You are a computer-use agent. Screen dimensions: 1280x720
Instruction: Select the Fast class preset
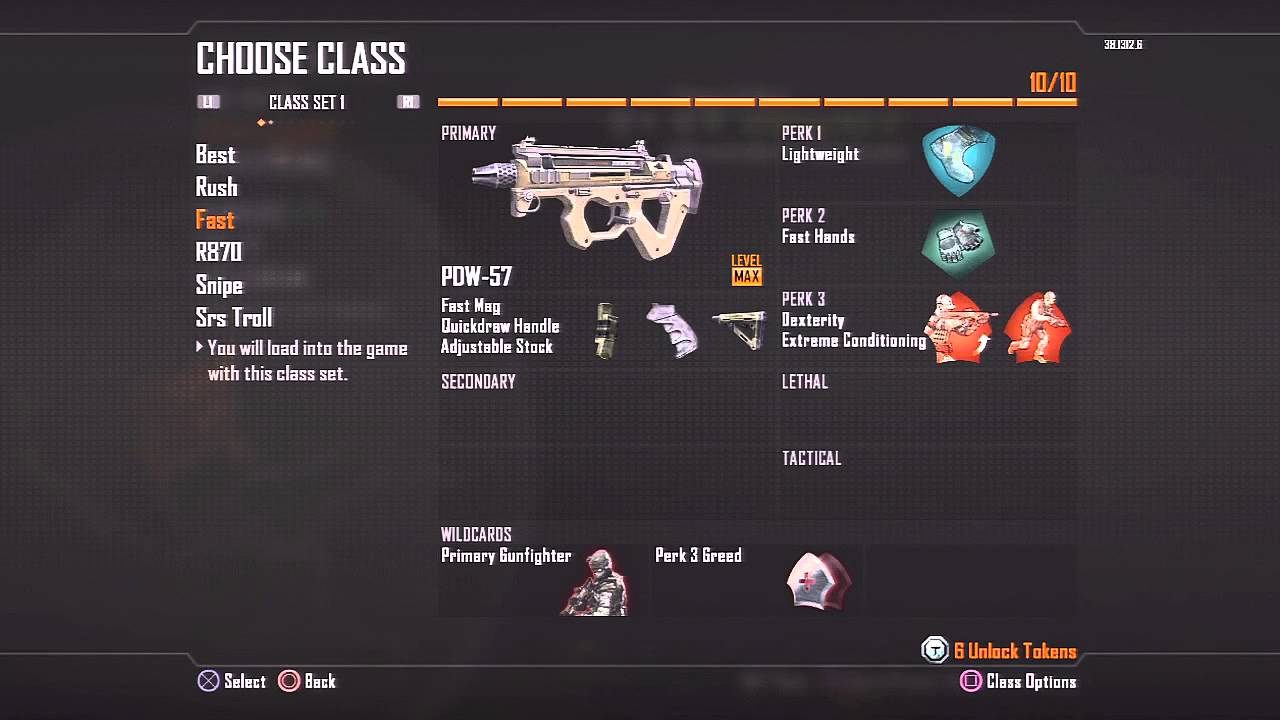pos(214,220)
